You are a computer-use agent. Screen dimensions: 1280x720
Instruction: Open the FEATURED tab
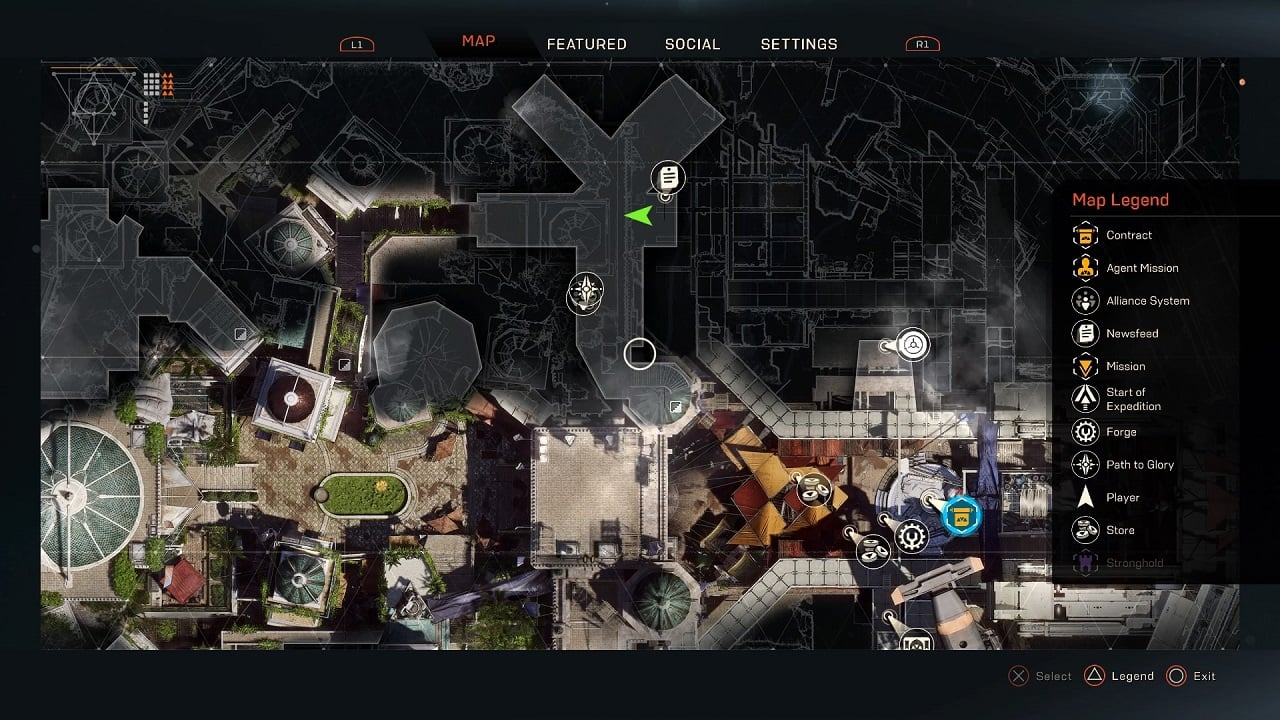tap(586, 44)
